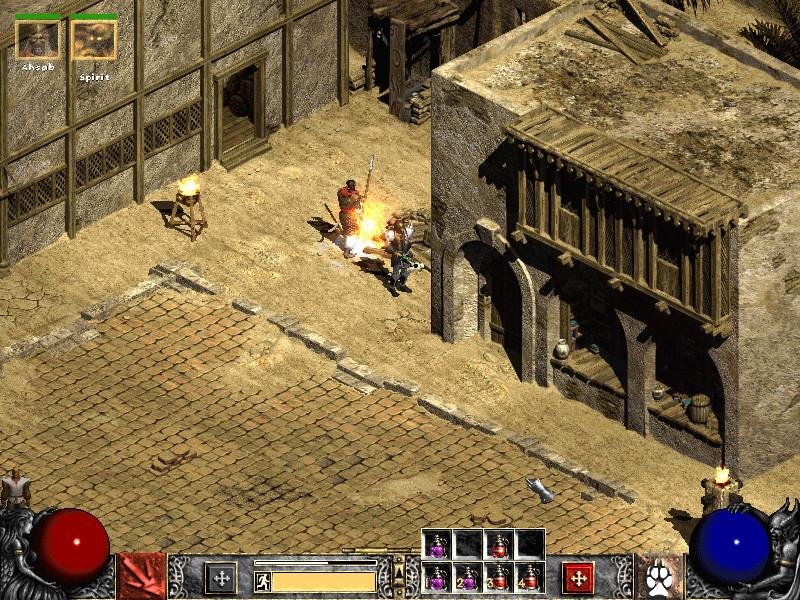Use the purple potion in belt slot 1
Image resolution: width=800 pixels, height=600 pixels.
438,578
